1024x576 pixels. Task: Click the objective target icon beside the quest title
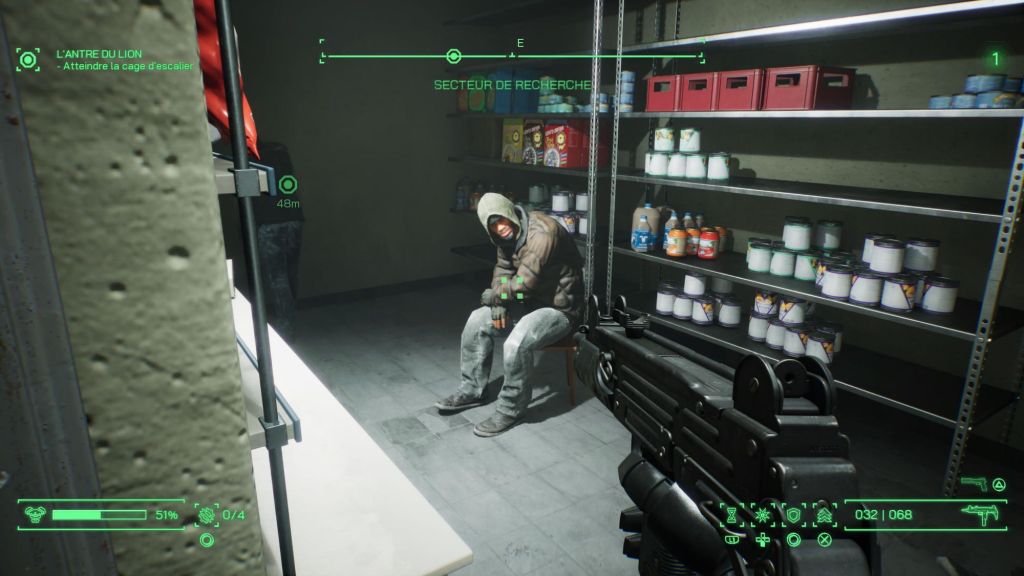click(27, 59)
